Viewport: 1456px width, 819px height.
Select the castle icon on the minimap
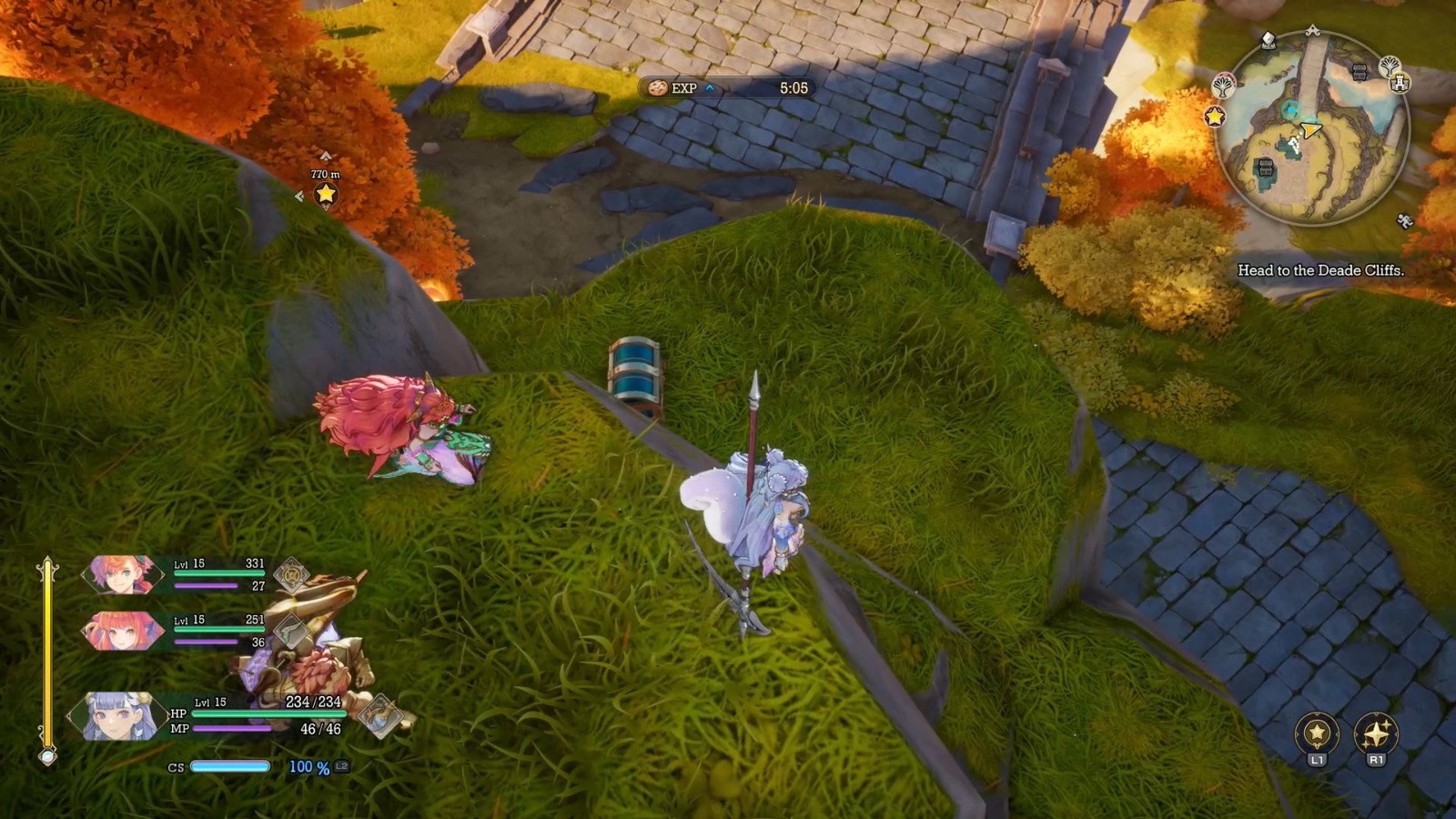(1400, 84)
